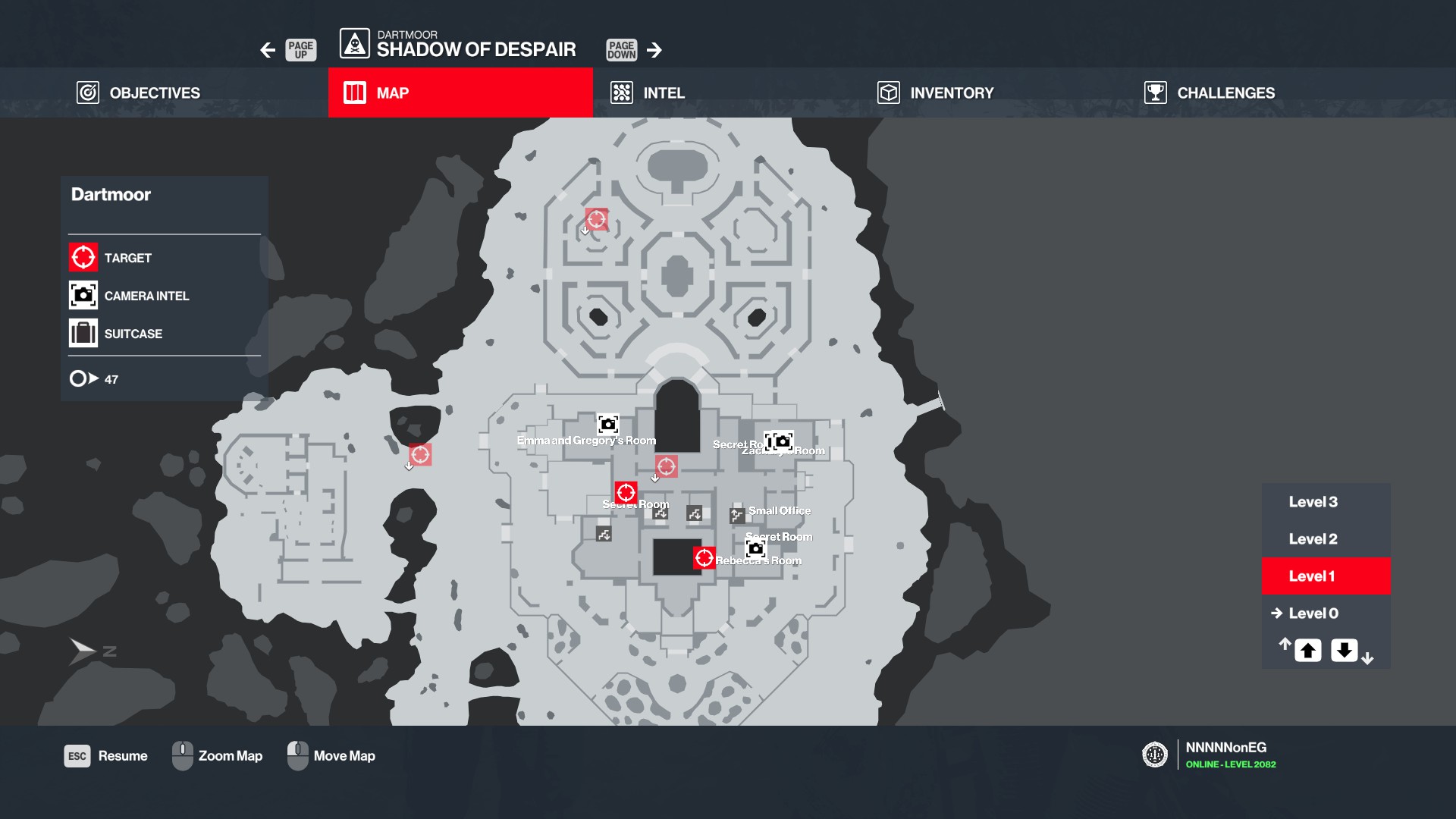Click the stairs icon near Small Office
The image size is (1456, 819).
736,516
